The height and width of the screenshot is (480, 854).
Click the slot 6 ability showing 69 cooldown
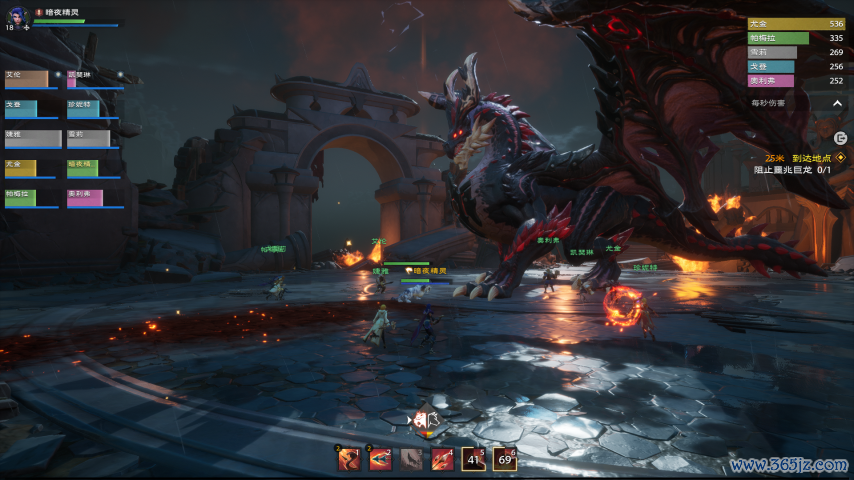point(505,459)
